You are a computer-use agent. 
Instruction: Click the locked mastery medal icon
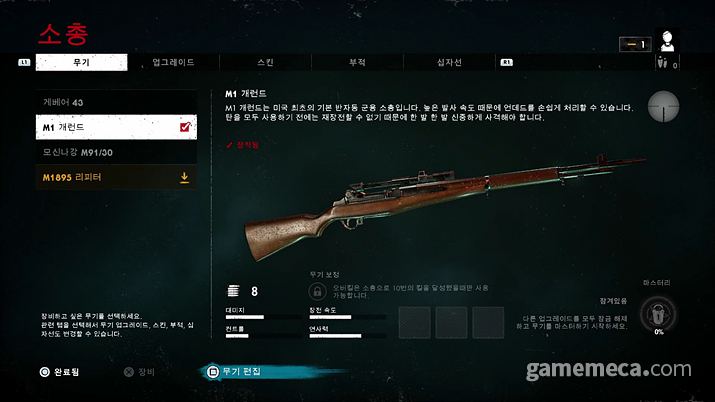[659, 313]
